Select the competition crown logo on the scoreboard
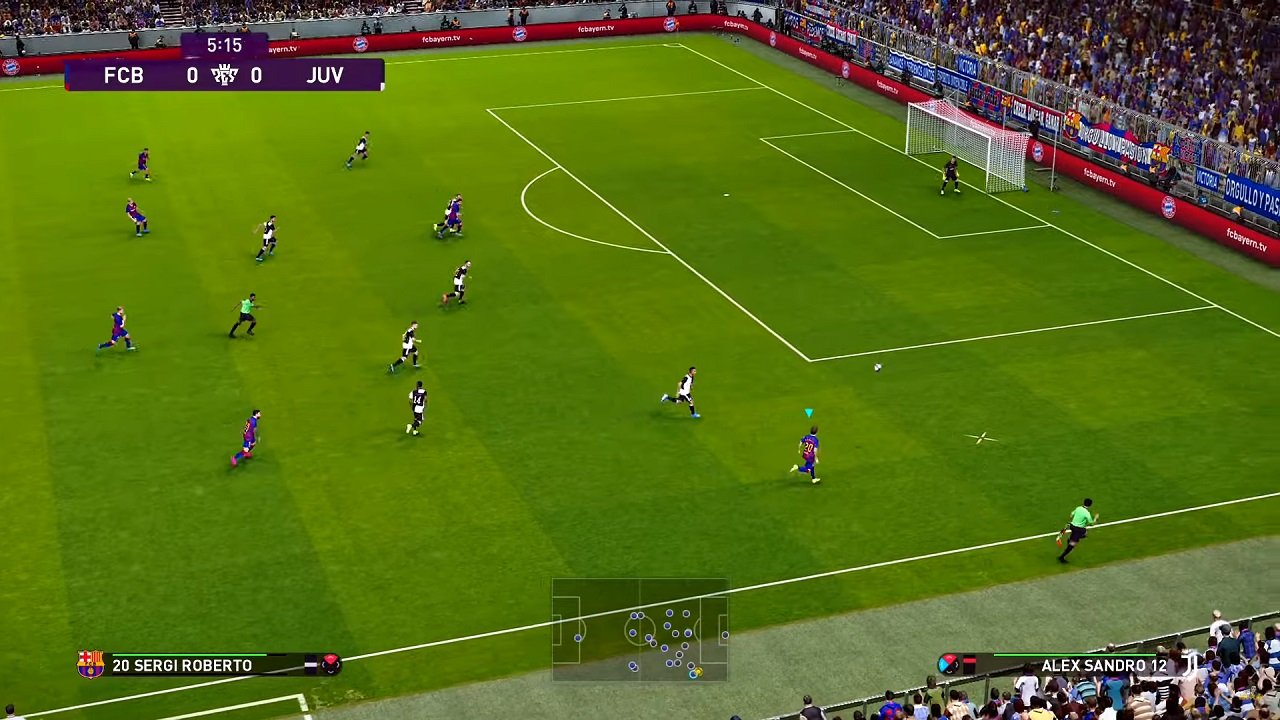 point(225,74)
